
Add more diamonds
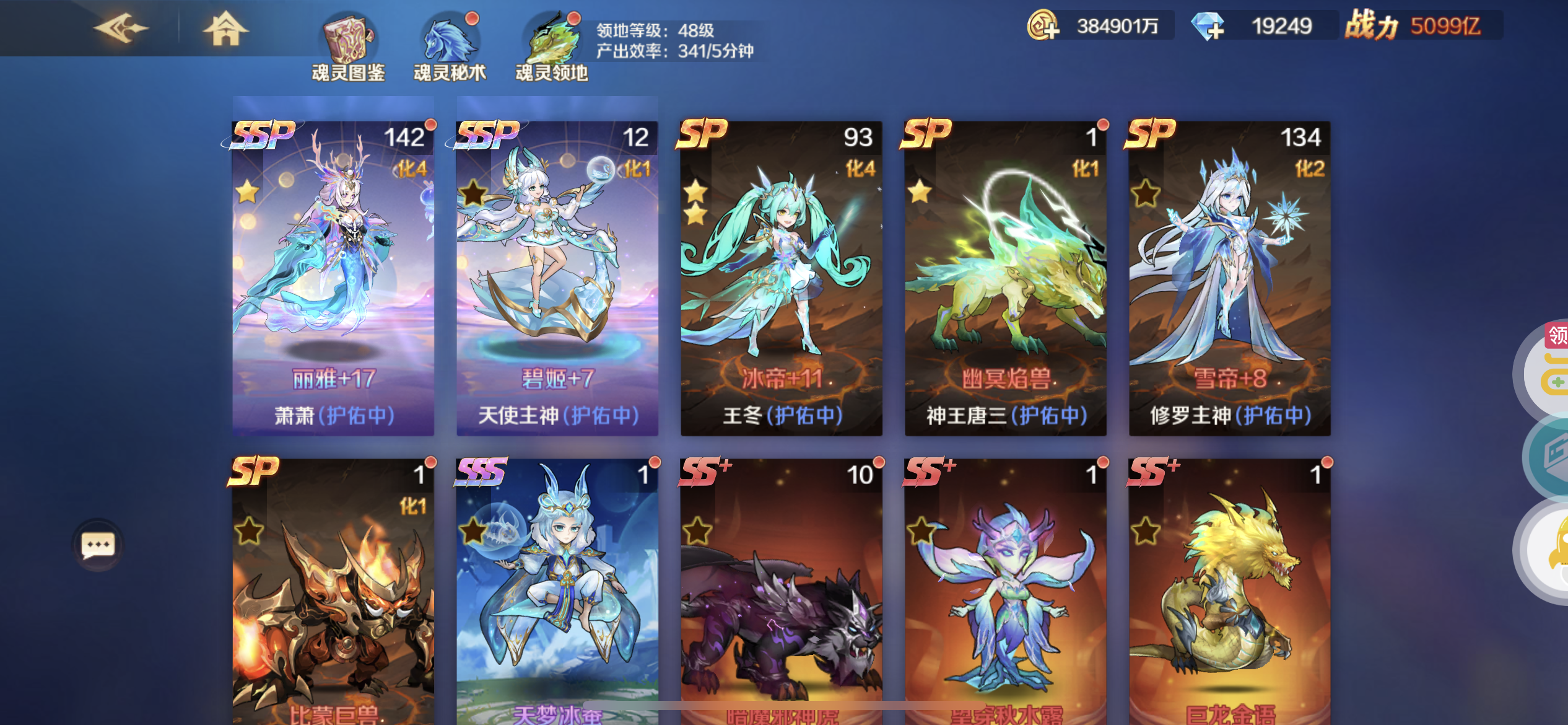coord(1208,27)
